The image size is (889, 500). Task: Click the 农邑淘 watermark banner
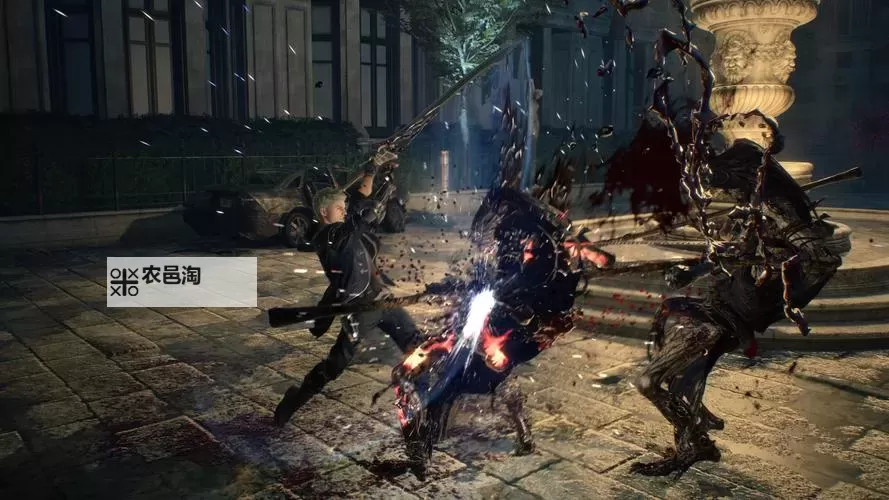181,281
